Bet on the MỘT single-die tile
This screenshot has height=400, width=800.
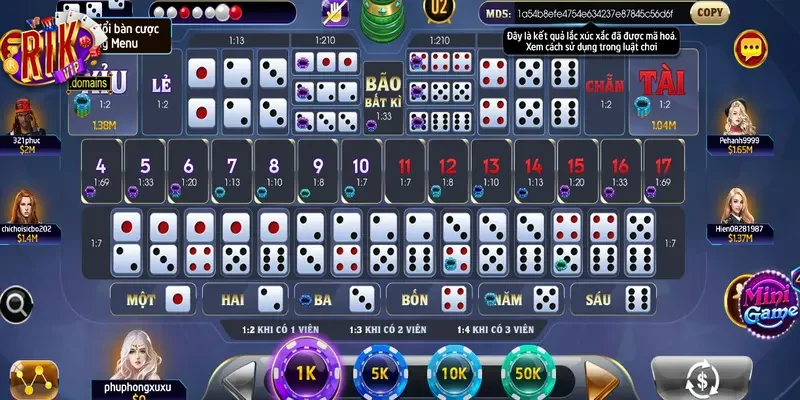coord(159,297)
